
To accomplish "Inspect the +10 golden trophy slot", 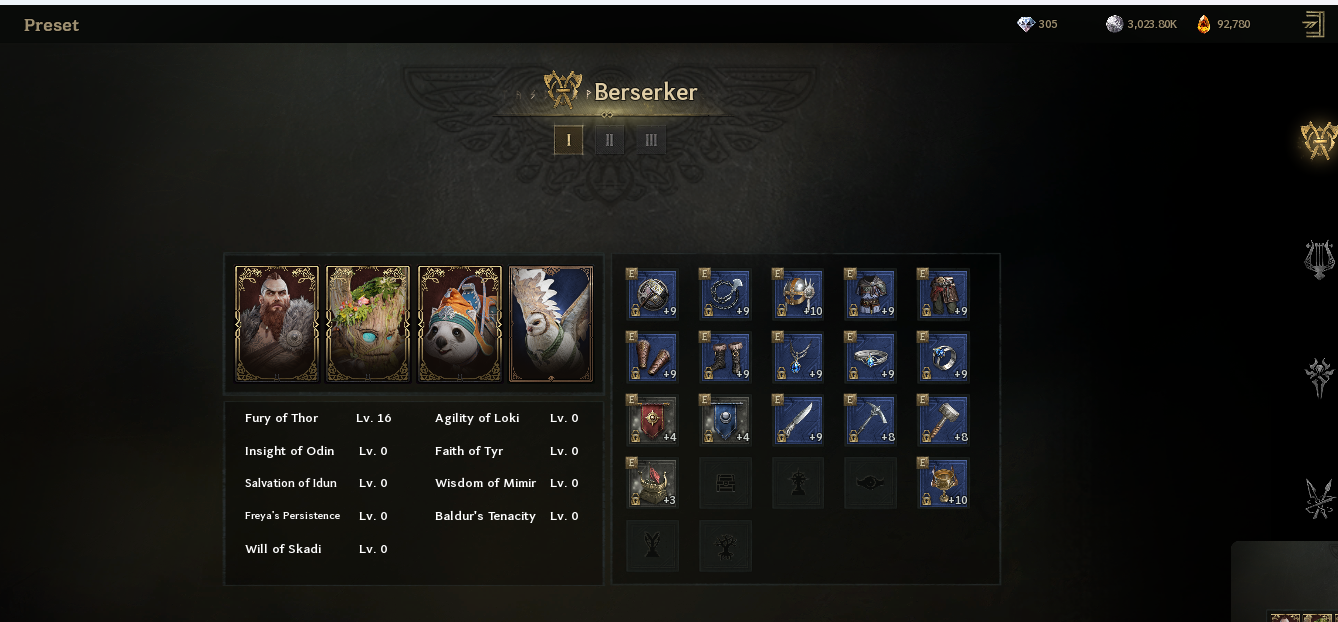I will coord(944,483).
